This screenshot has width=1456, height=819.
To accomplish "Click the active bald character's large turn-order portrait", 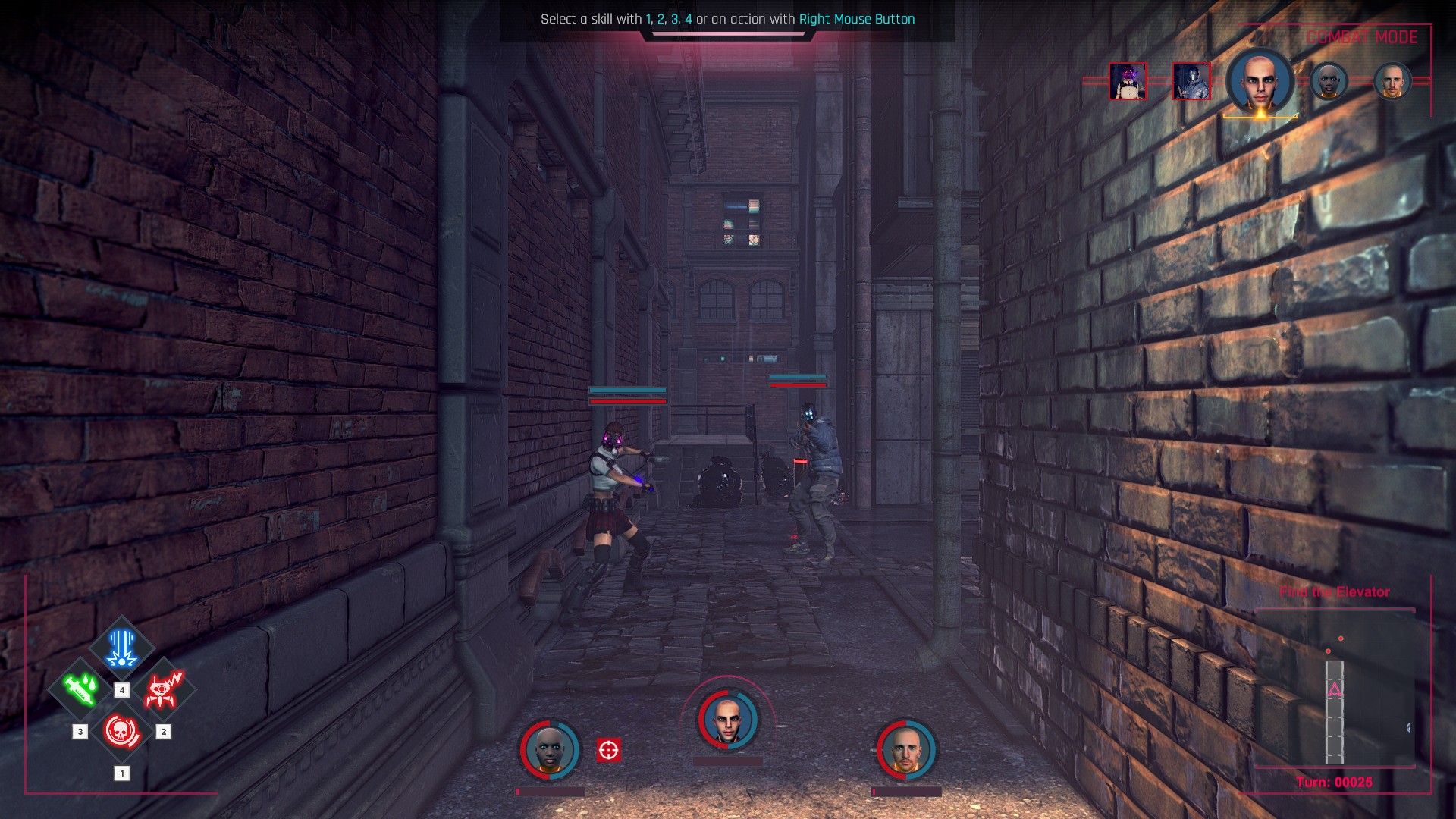I will [x=1260, y=82].
